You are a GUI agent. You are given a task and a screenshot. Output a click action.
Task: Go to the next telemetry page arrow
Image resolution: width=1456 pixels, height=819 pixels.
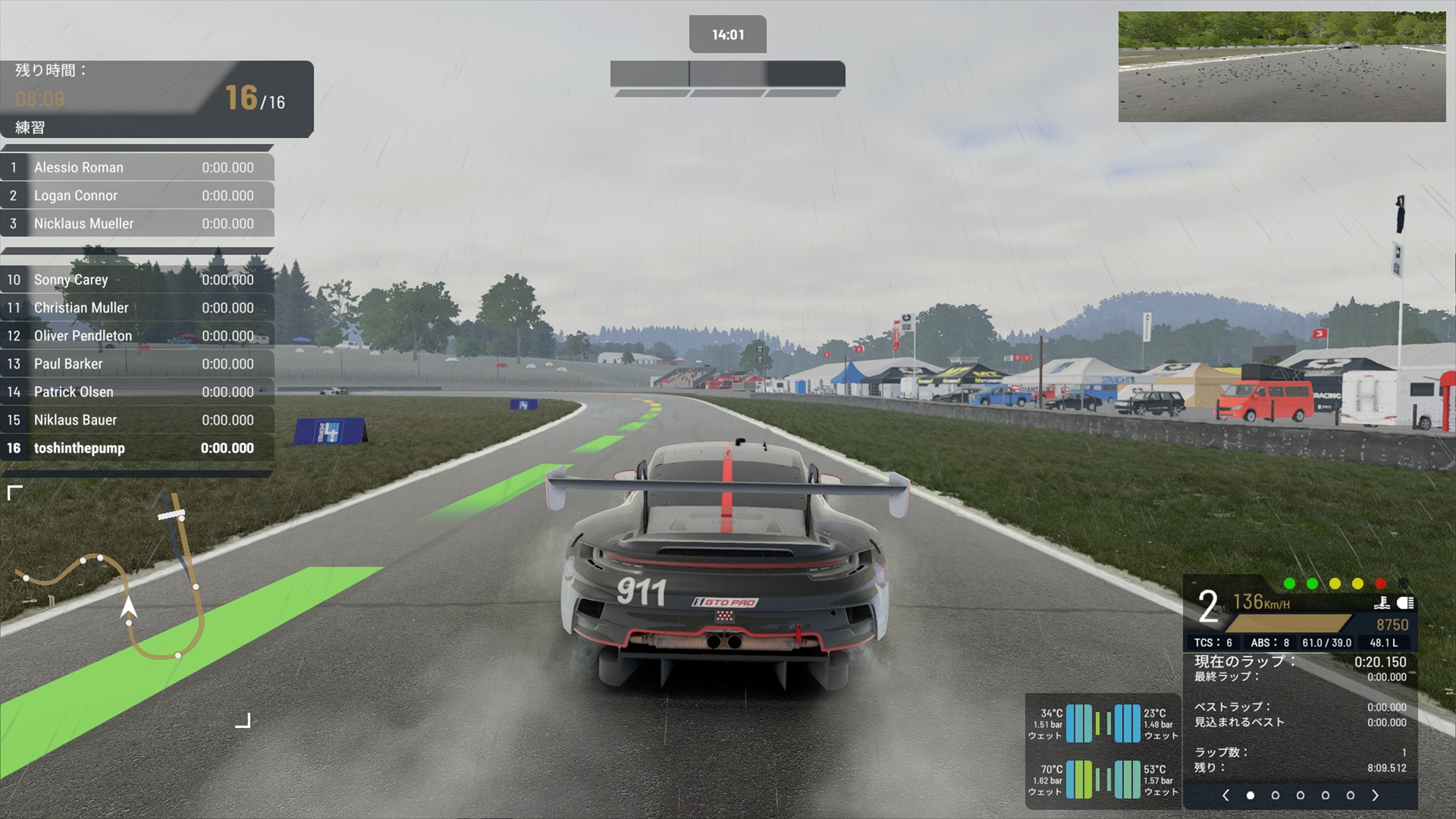click(1375, 795)
